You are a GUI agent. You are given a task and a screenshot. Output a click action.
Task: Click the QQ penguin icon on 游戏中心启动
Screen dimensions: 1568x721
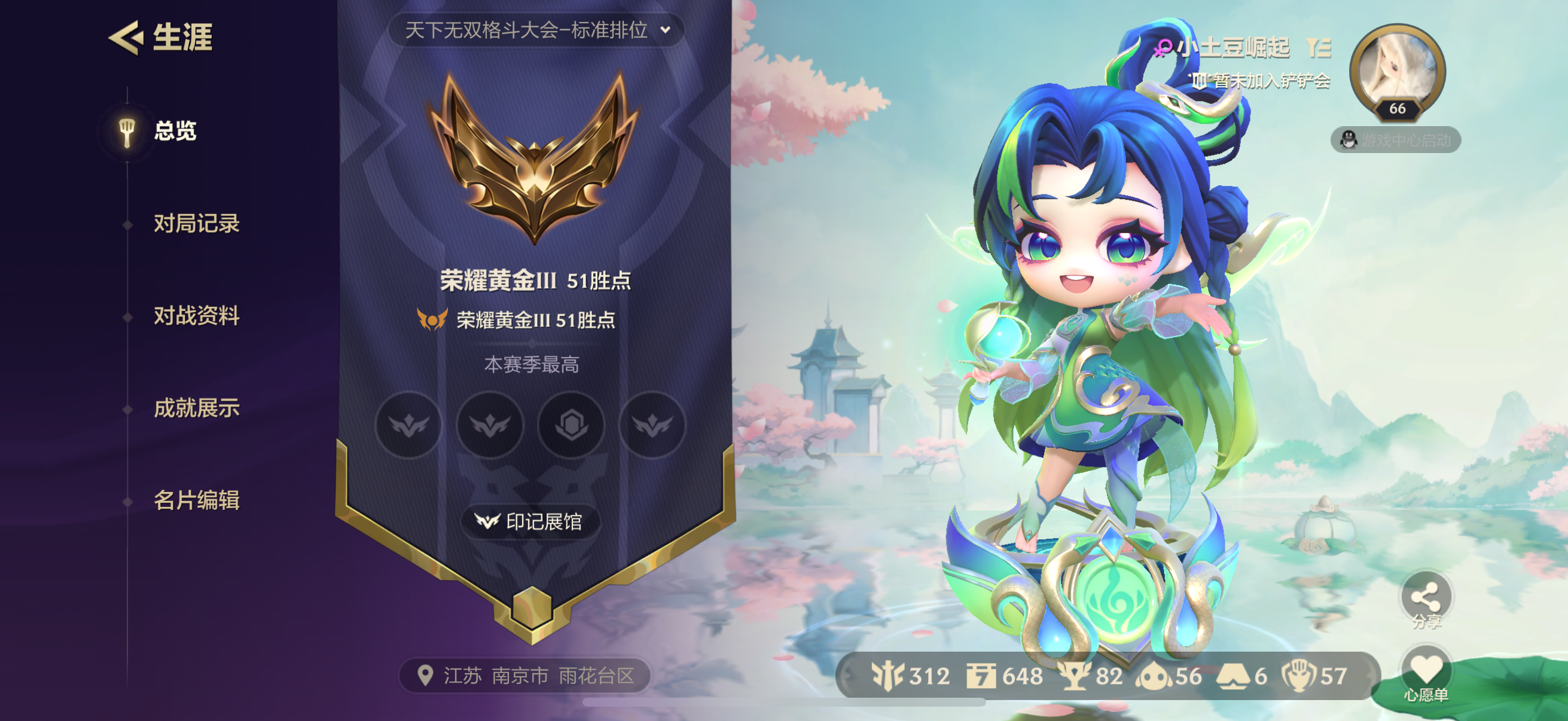tap(1350, 140)
